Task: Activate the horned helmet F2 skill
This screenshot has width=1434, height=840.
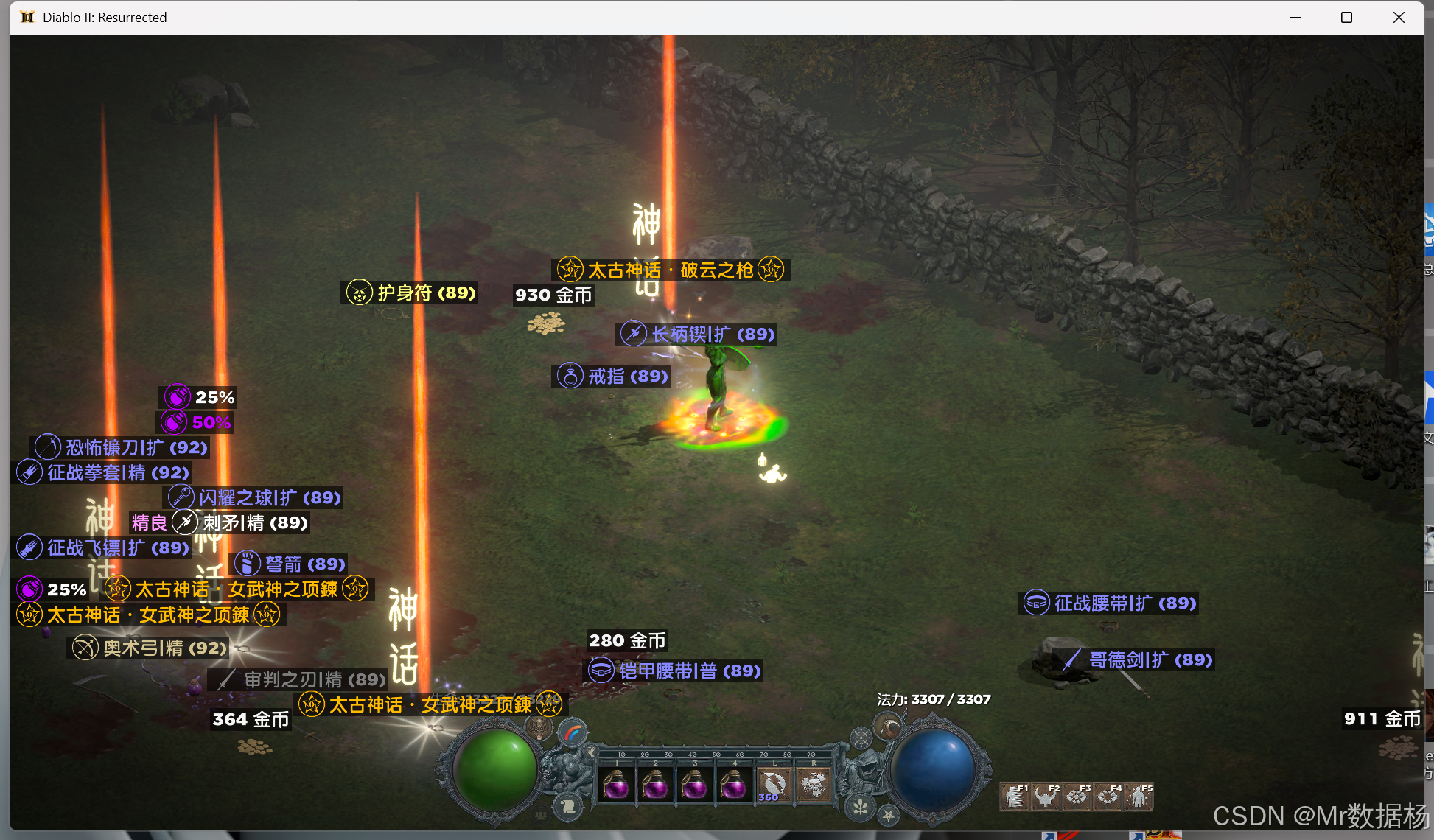Action: [x=1046, y=797]
